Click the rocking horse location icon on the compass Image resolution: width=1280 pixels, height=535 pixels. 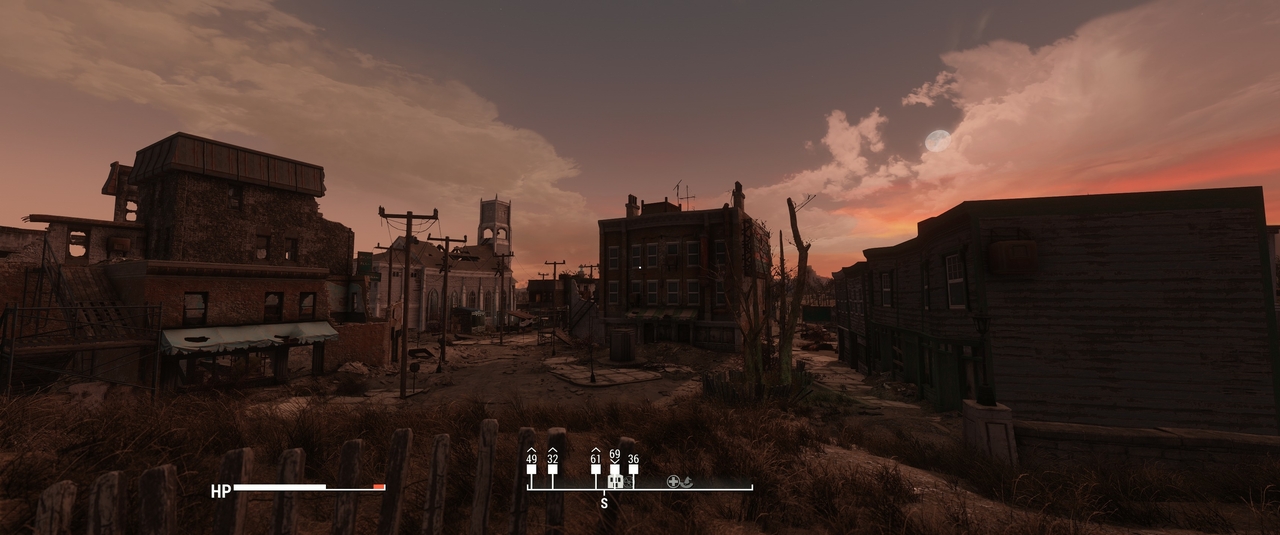[687, 482]
